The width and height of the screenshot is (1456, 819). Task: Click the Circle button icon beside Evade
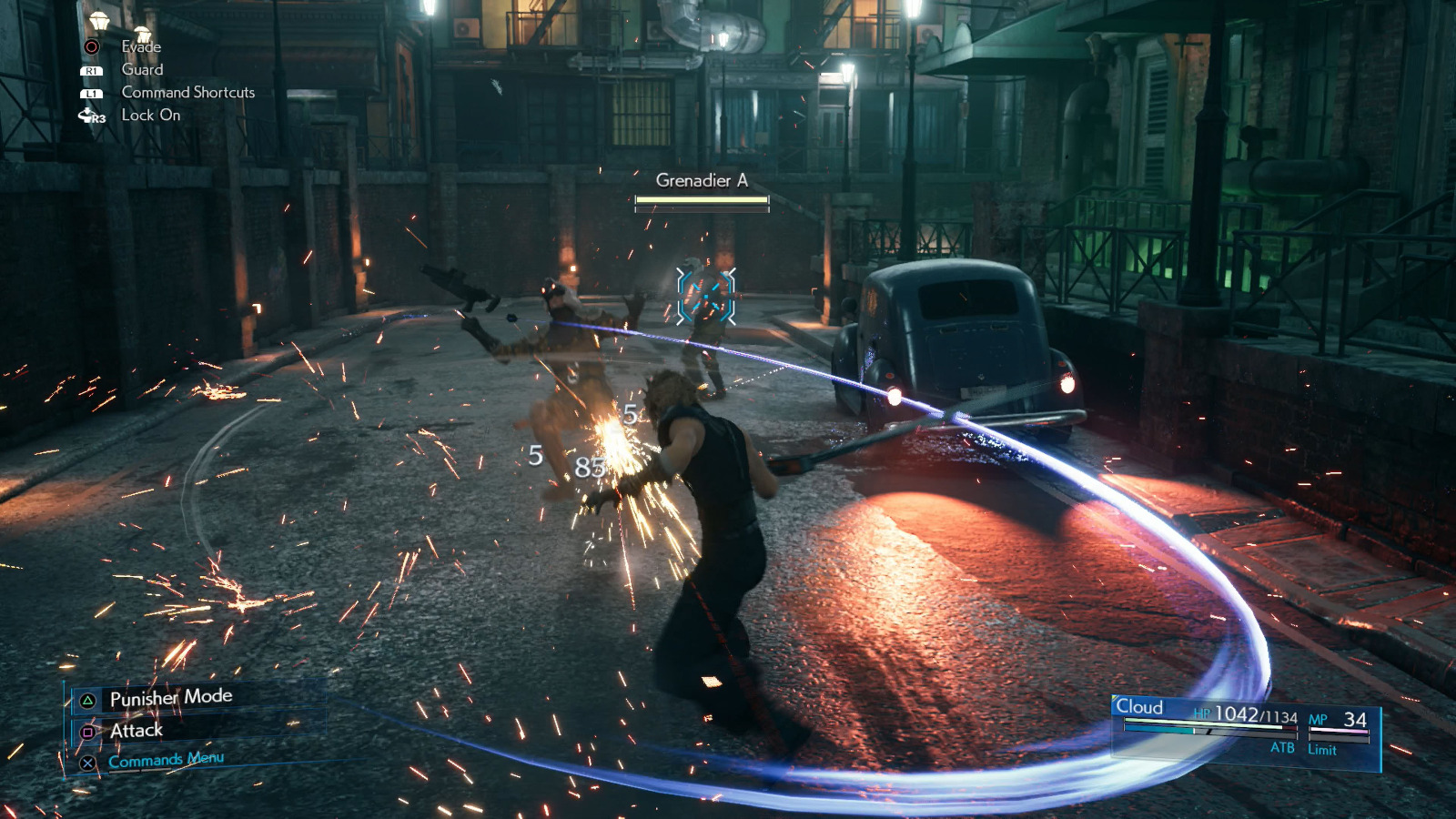(91, 45)
